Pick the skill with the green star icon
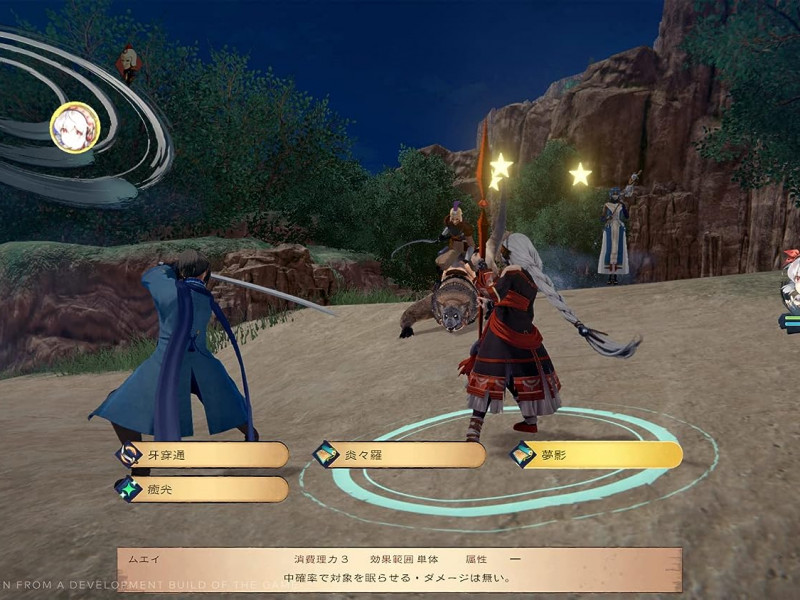 click(204, 489)
